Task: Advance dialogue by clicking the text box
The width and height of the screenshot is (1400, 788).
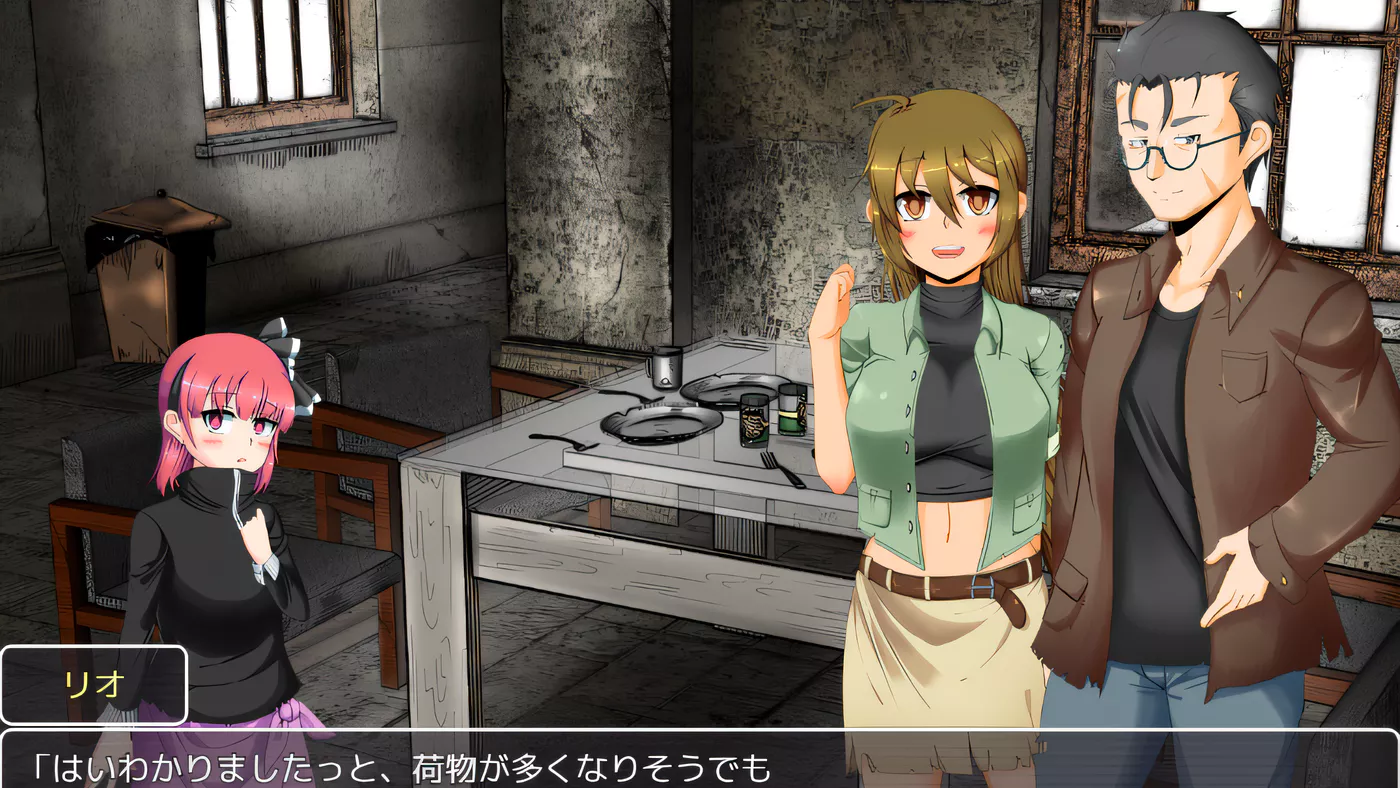Action: coord(700,765)
